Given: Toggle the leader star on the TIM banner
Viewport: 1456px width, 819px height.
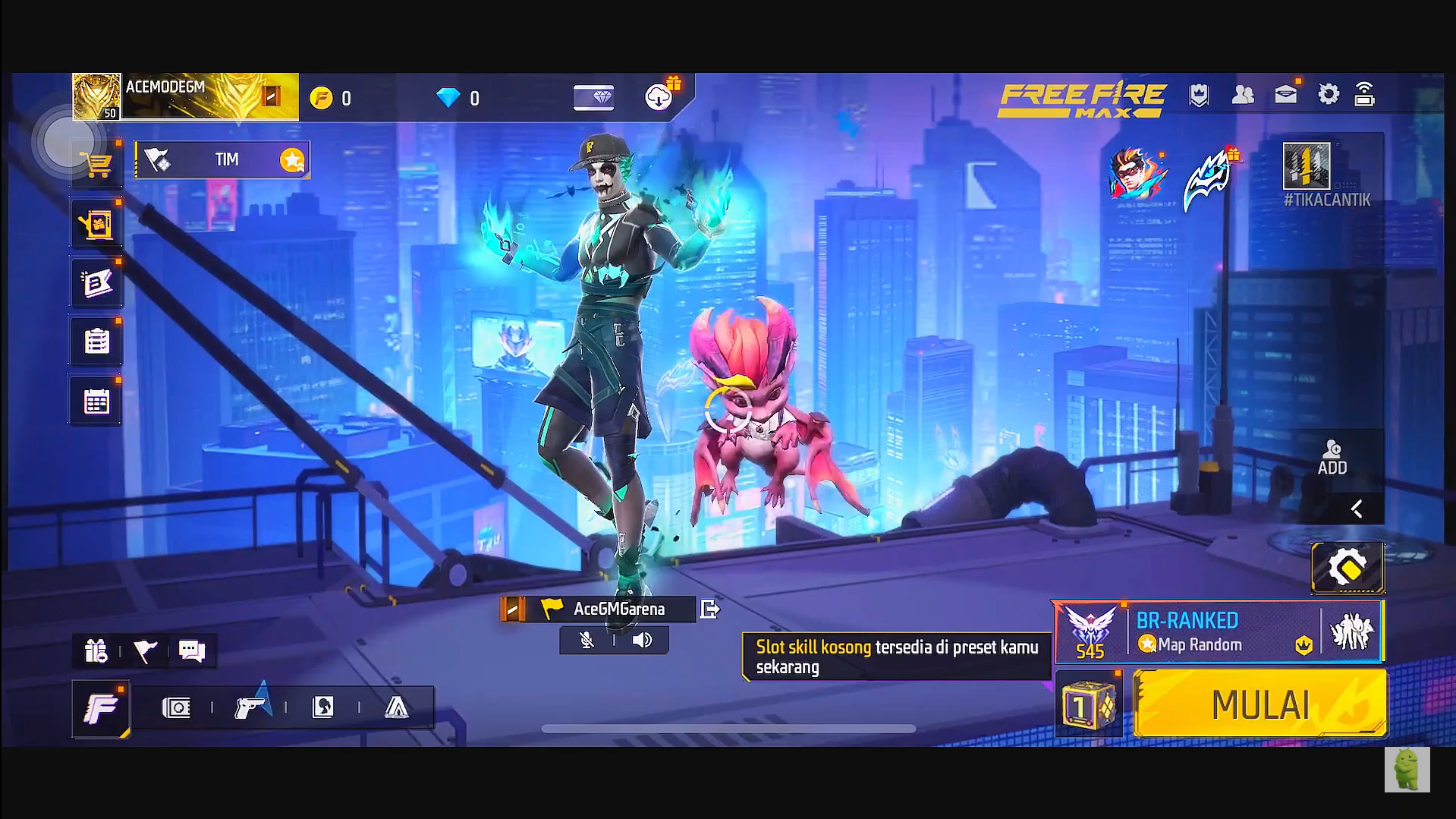Looking at the screenshot, I should (x=291, y=159).
